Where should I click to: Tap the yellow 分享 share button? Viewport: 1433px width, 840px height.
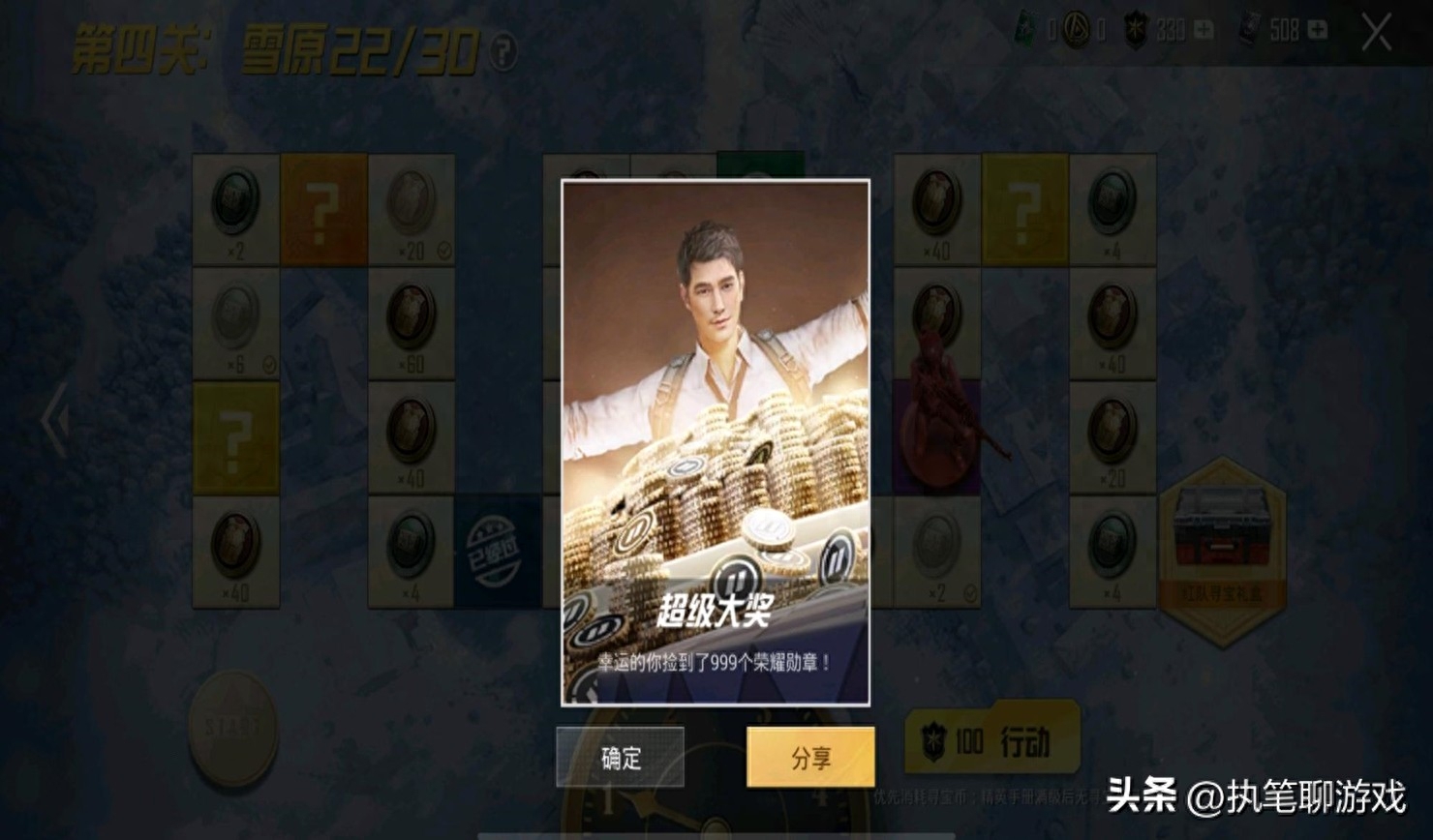pos(809,760)
